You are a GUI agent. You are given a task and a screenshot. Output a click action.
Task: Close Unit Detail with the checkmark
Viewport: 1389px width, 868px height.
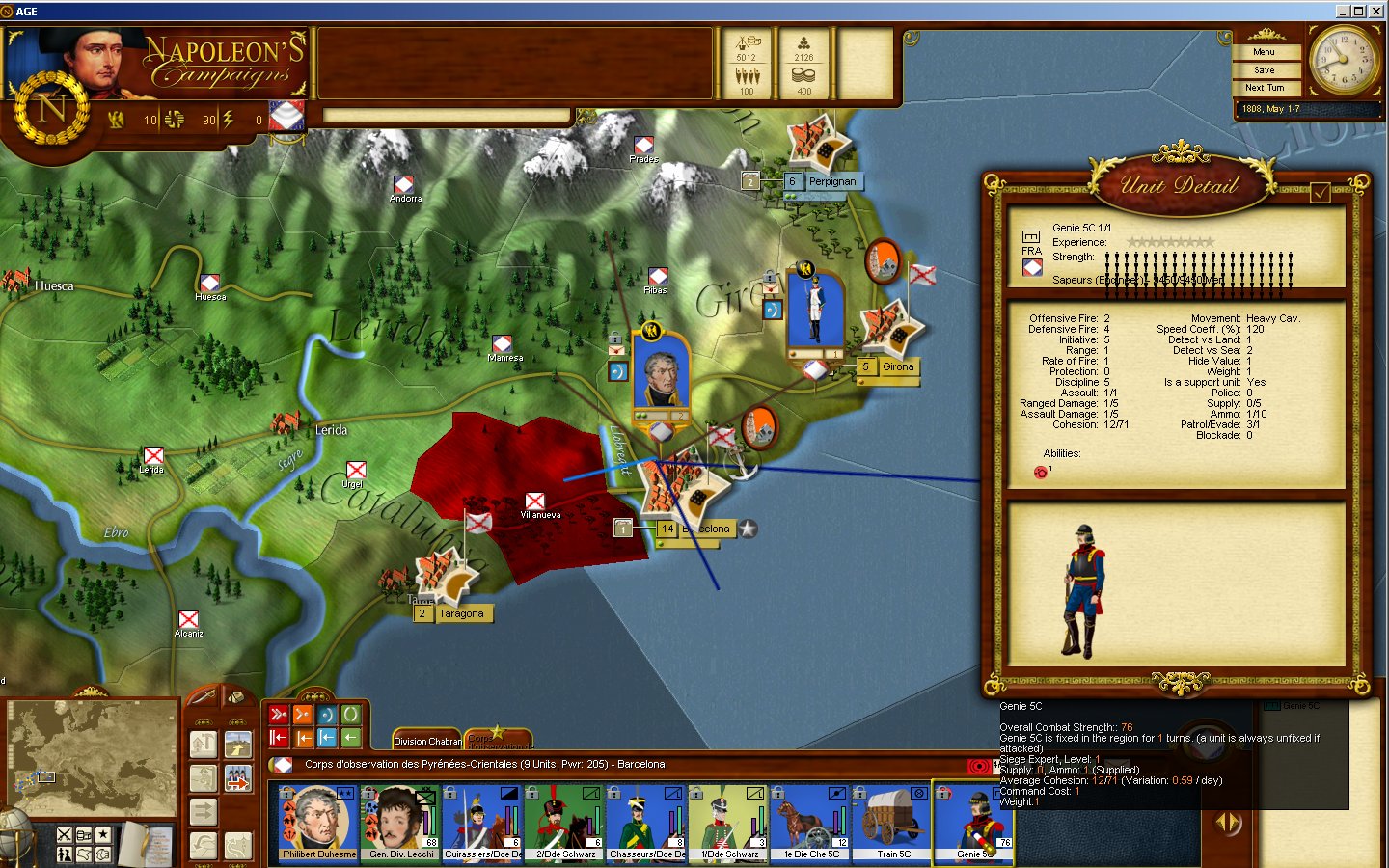[x=1320, y=193]
